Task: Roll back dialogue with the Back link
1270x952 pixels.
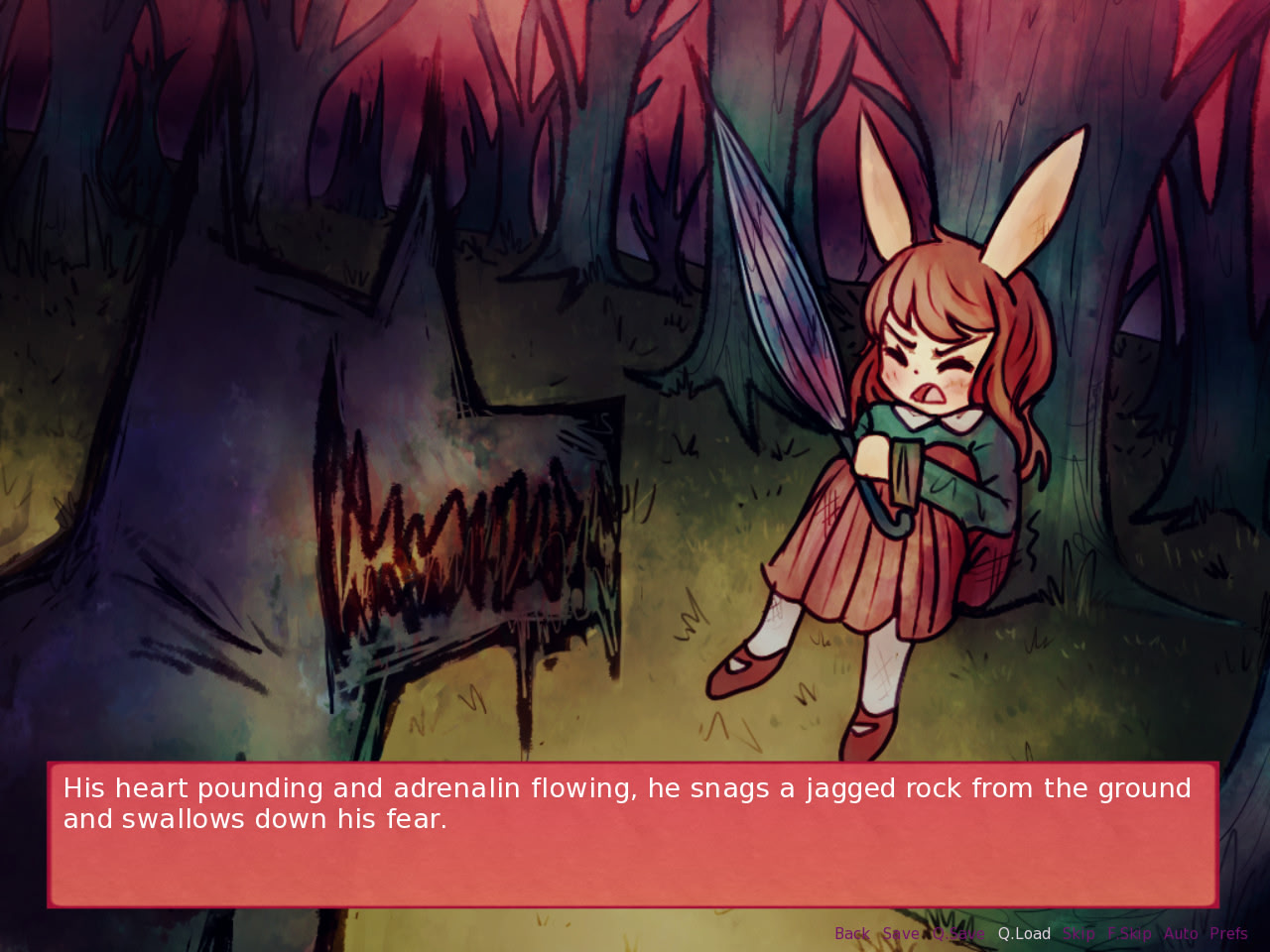Action: point(851,933)
